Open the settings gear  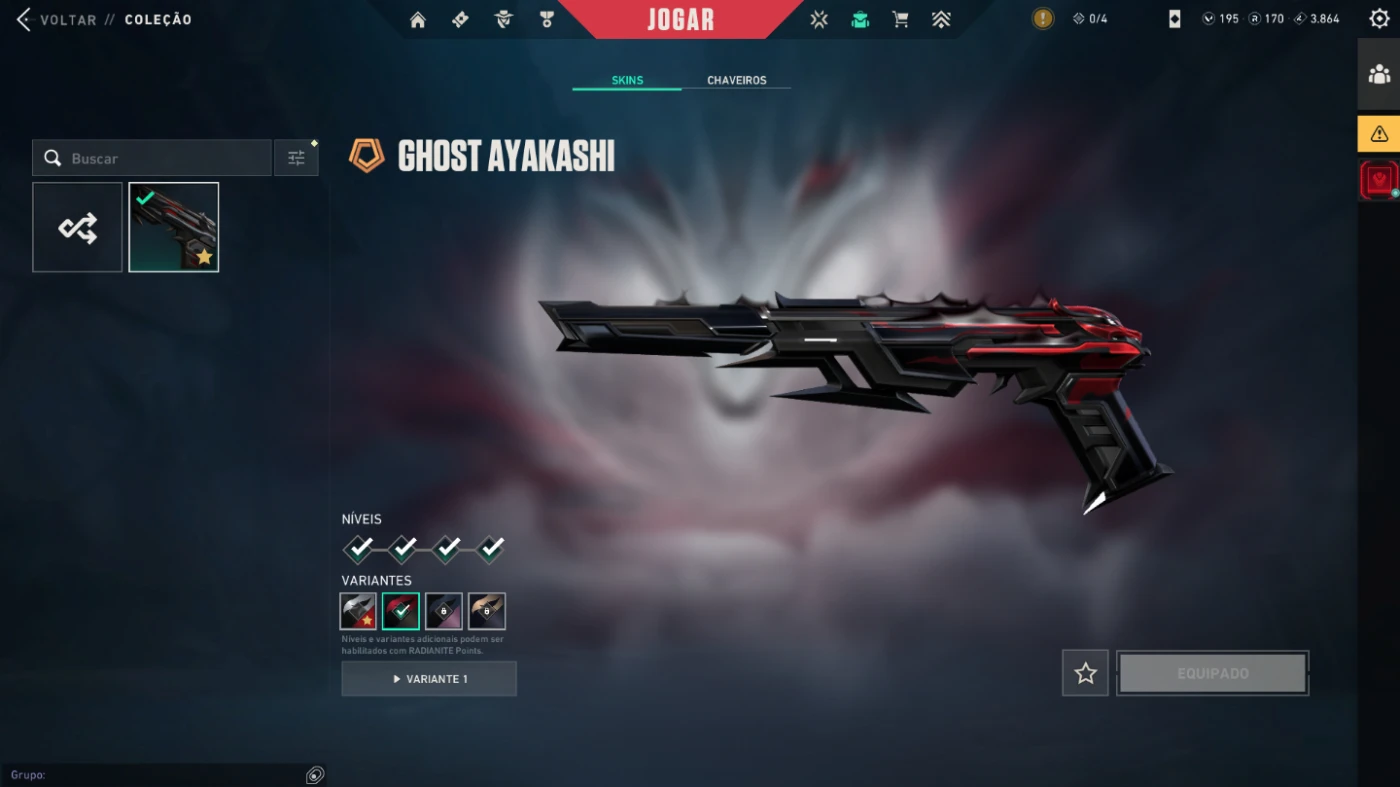pos(1379,19)
